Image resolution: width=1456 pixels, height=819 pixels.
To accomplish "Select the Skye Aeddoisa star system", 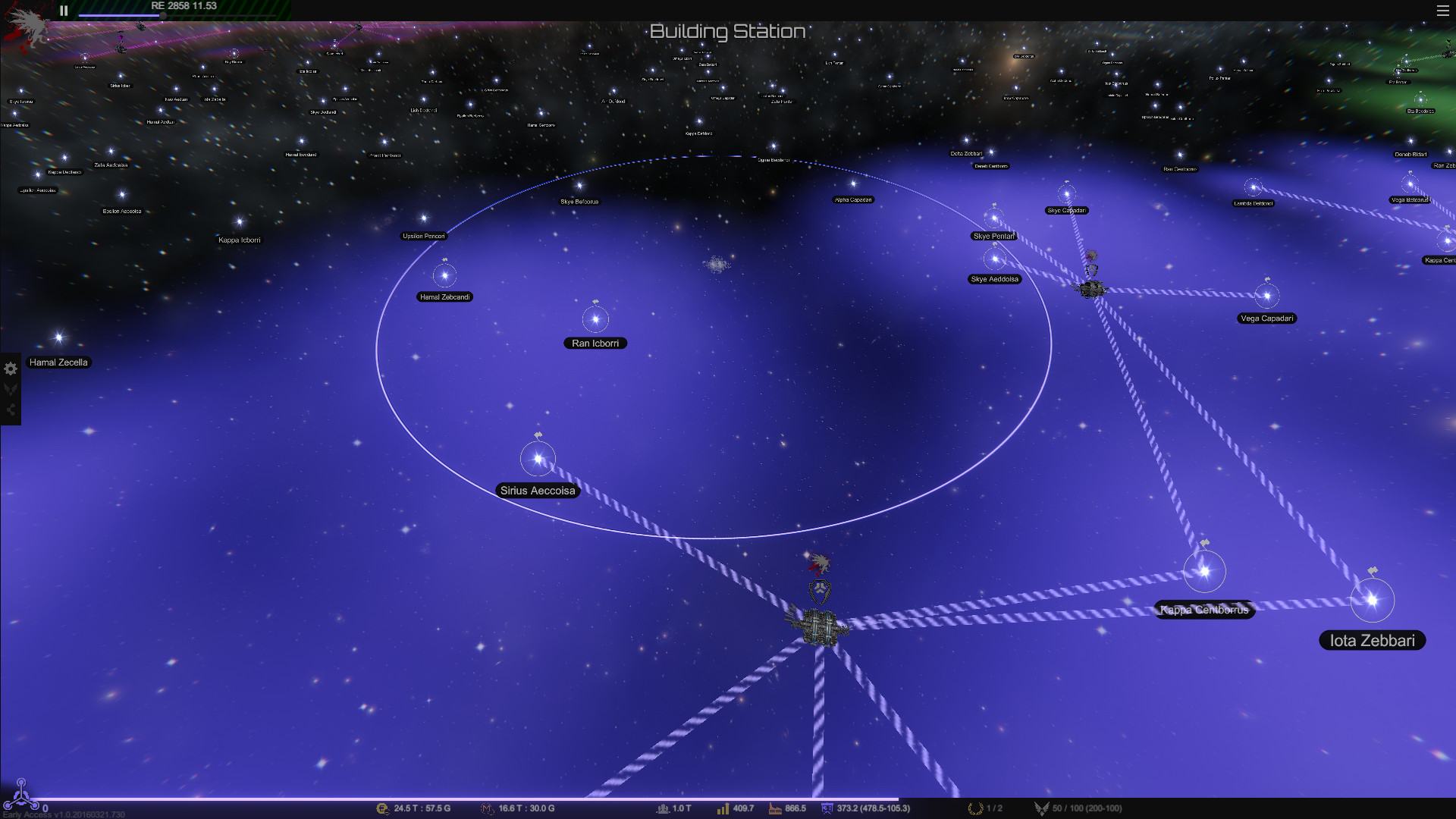I will pyautogui.click(x=994, y=259).
